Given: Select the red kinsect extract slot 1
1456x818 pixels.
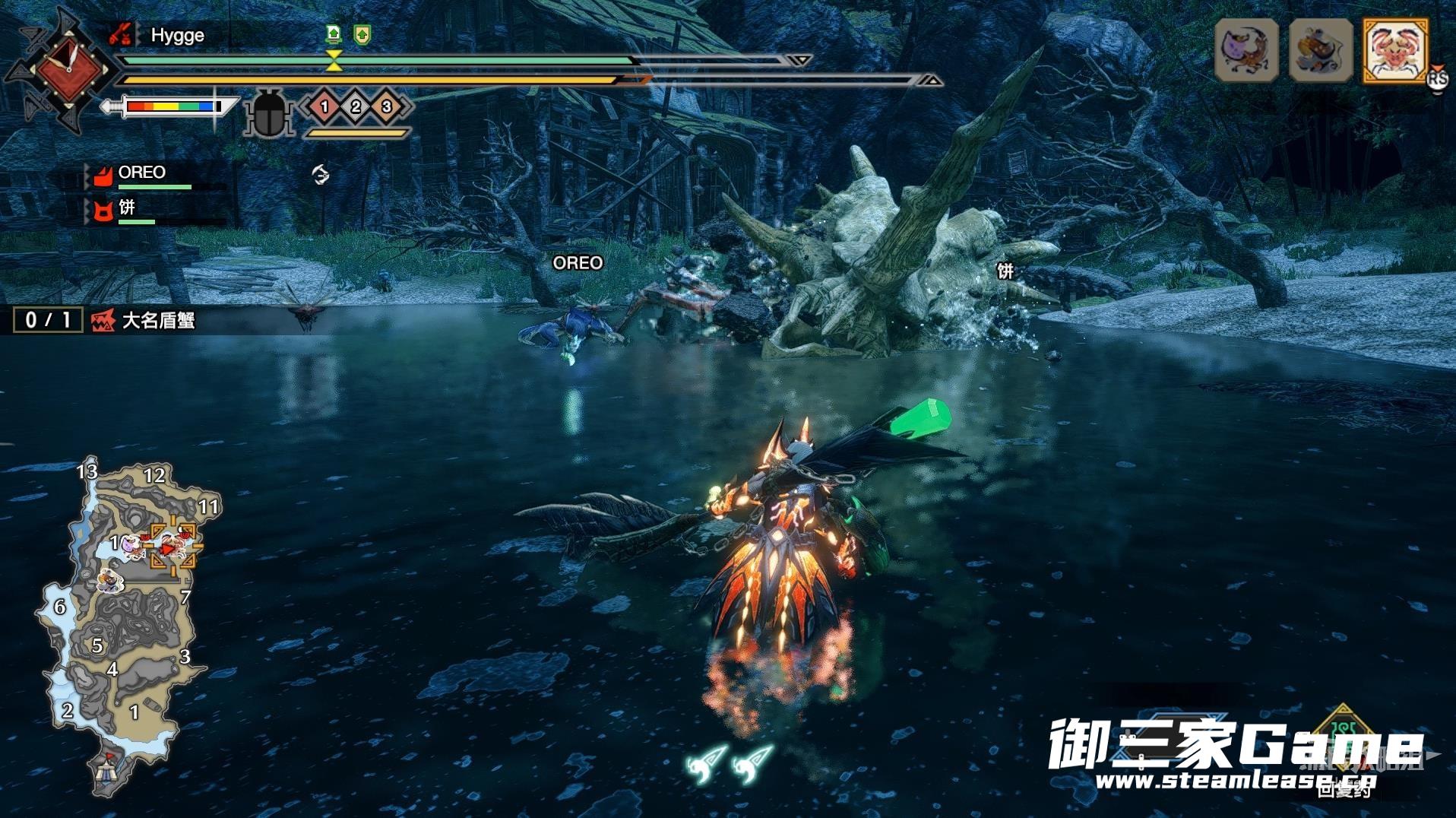Looking at the screenshot, I should [324, 107].
